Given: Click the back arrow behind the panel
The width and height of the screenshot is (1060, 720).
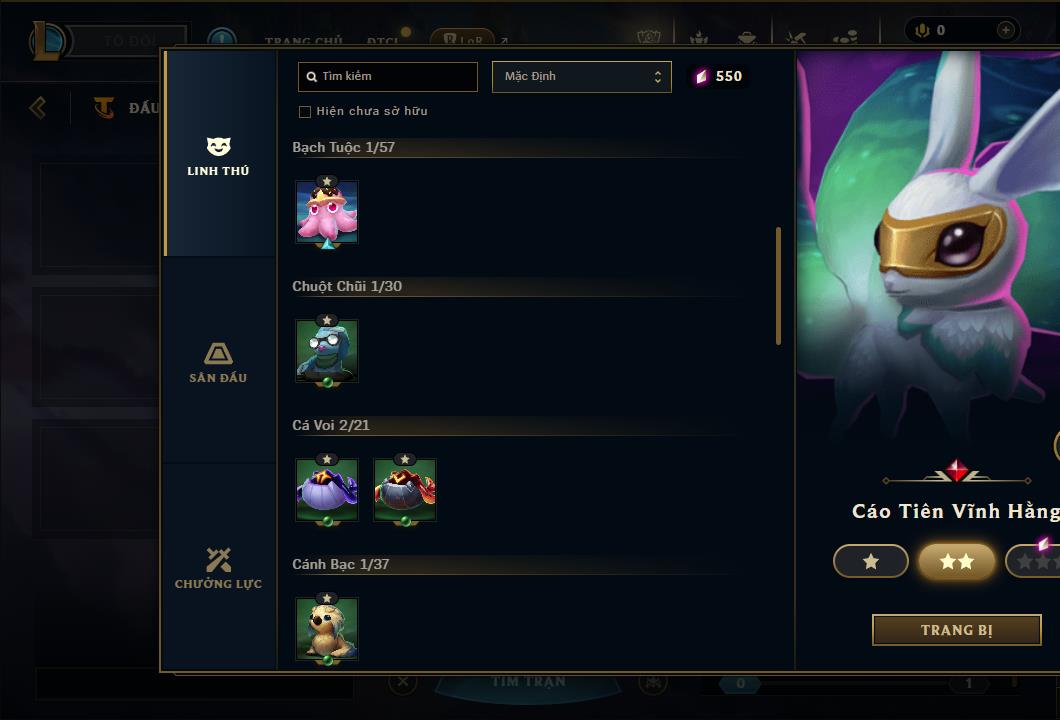Looking at the screenshot, I should point(38,107).
